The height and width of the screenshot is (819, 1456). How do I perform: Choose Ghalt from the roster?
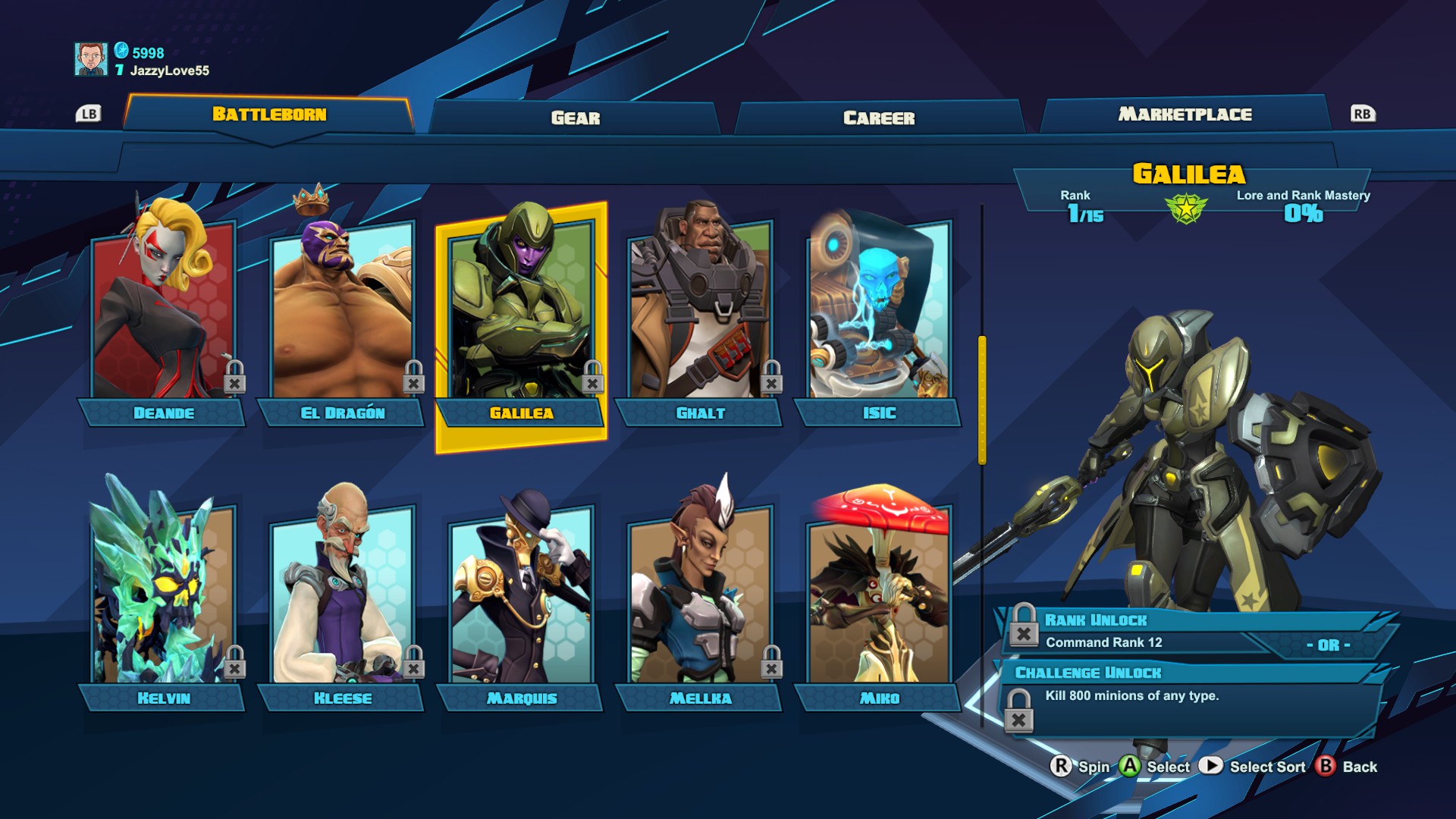[700, 318]
